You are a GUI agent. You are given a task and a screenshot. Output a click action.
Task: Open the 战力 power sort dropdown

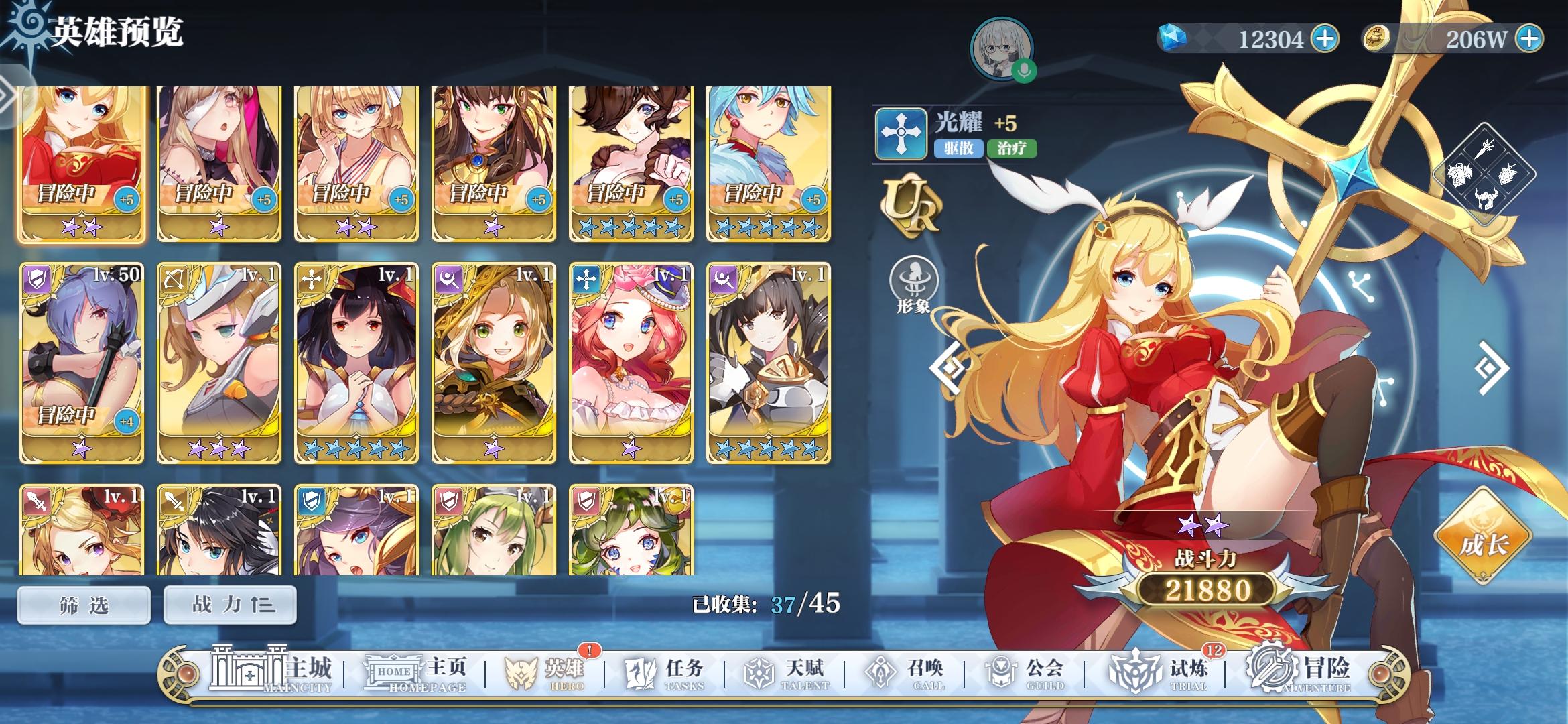pos(229,604)
